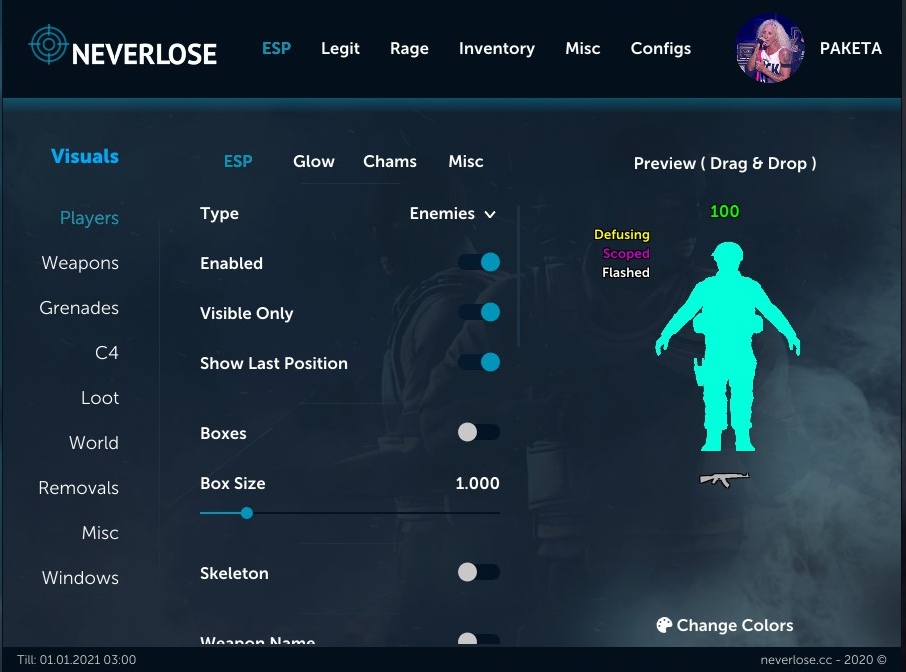Toggle the Visible Only switch
906x672 pixels.
pos(479,313)
